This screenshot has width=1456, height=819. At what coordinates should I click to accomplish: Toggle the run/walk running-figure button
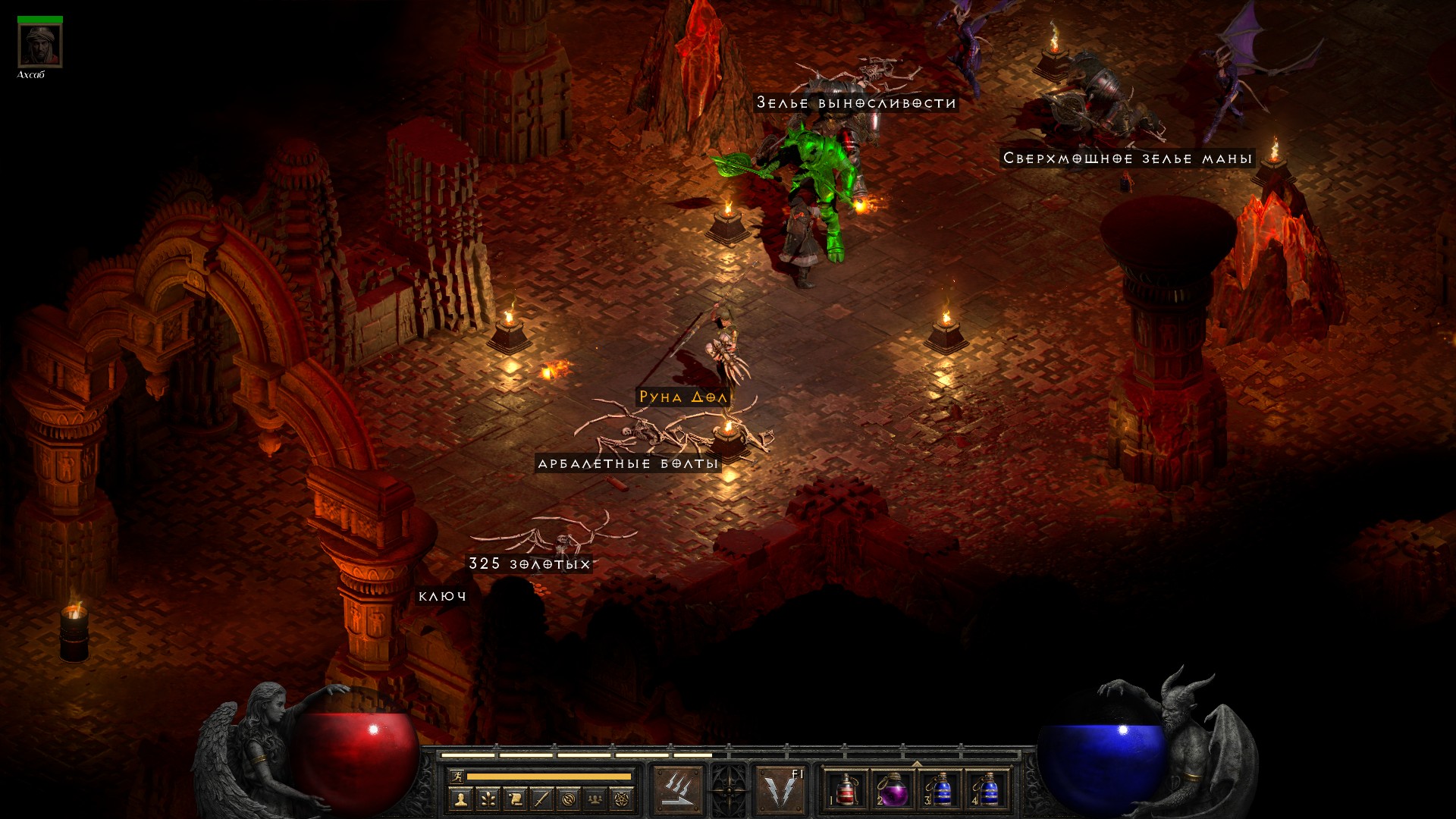click(x=457, y=776)
